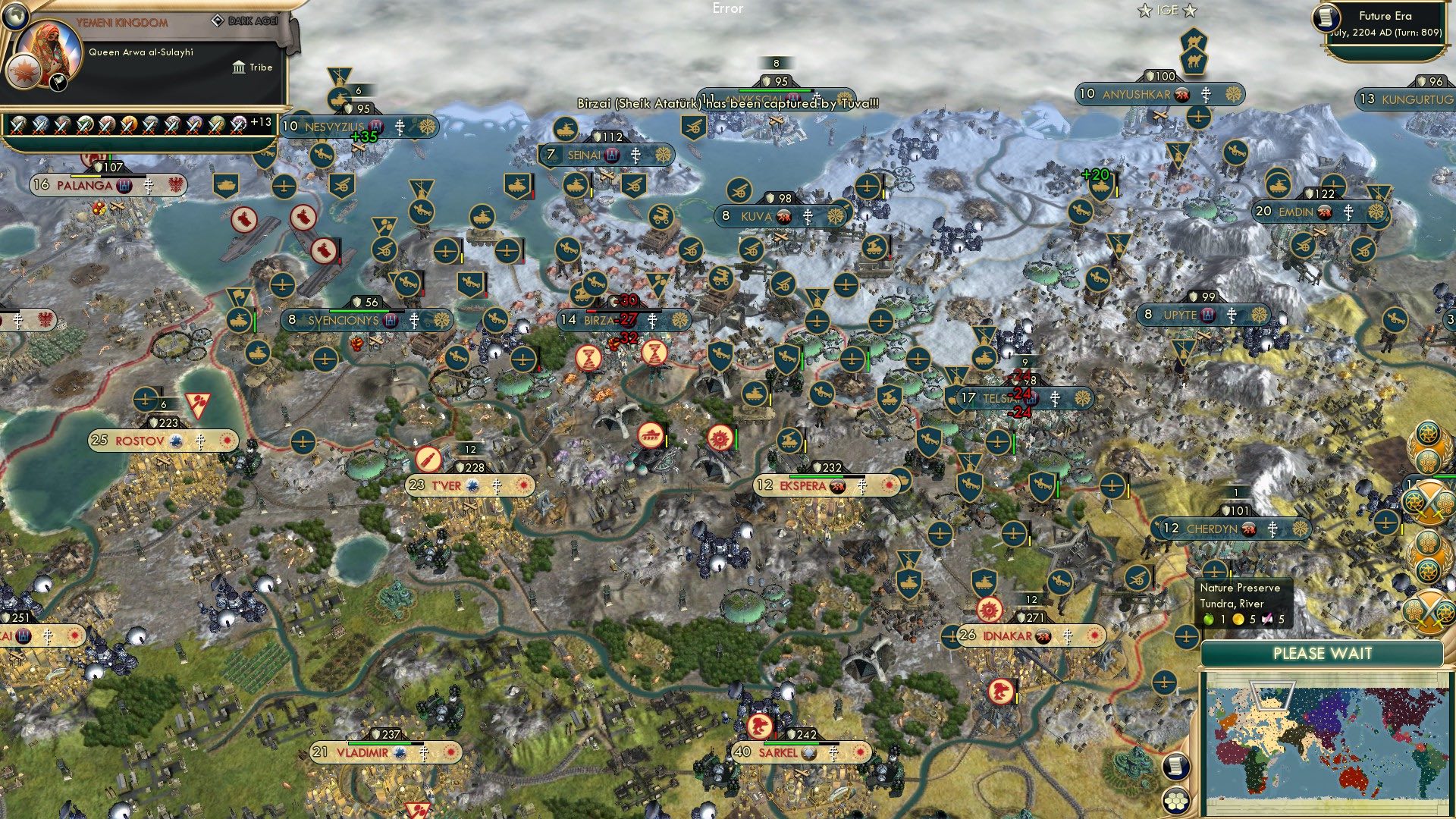
Task: Click the puppet icon on Ekspera's banner
Action: [838, 486]
